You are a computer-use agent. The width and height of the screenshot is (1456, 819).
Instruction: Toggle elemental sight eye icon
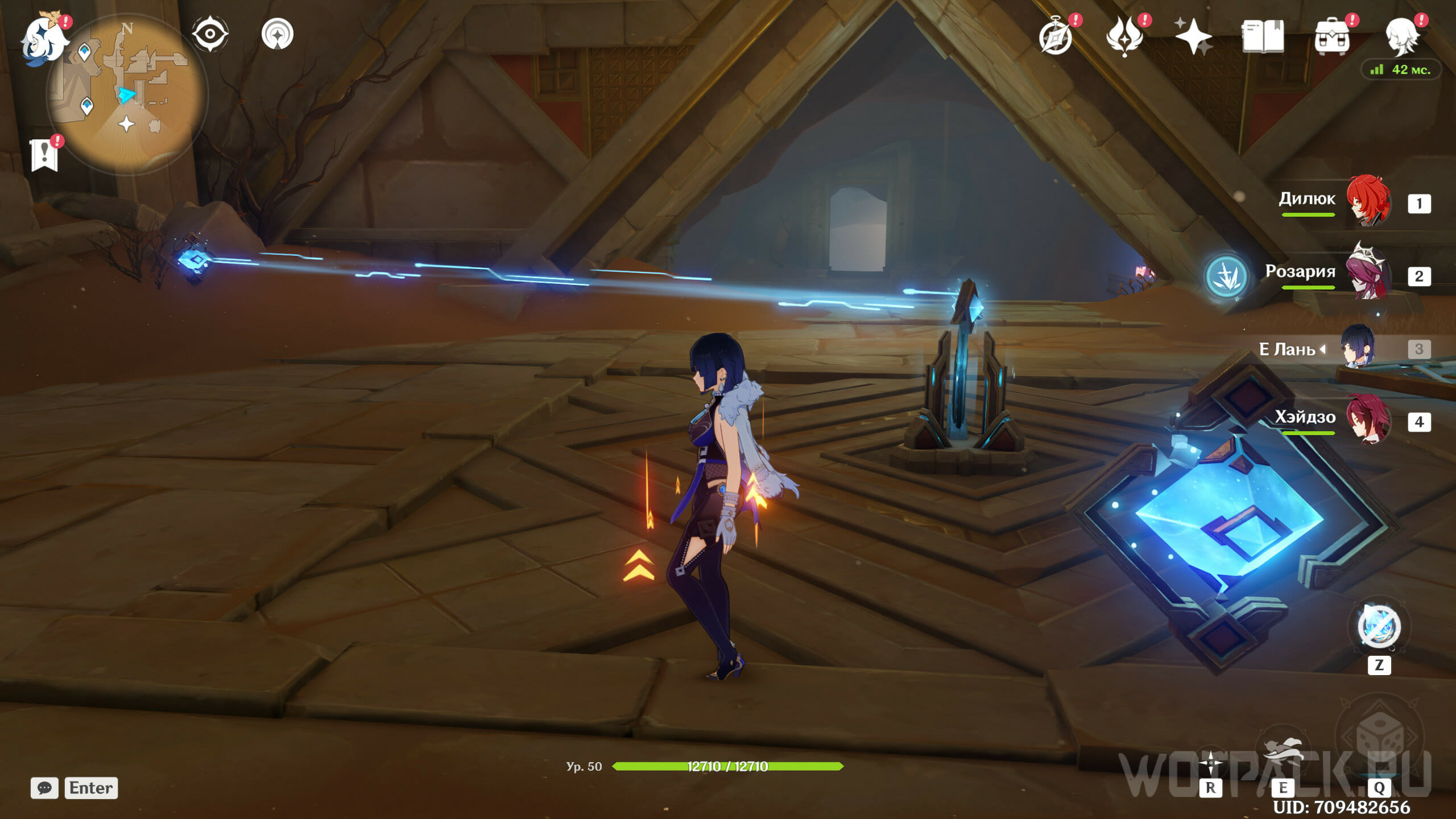point(210,34)
